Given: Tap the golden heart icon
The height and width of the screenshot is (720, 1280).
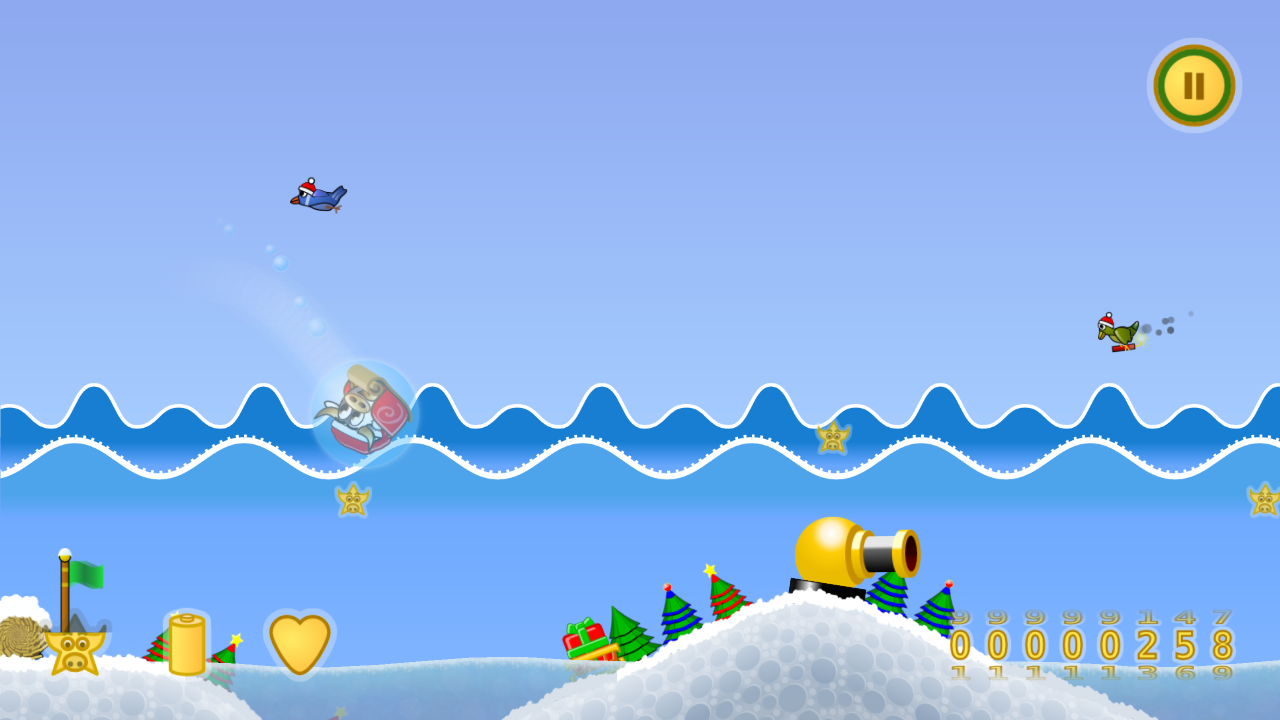Looking at the screenshot, I should point(300,643).
